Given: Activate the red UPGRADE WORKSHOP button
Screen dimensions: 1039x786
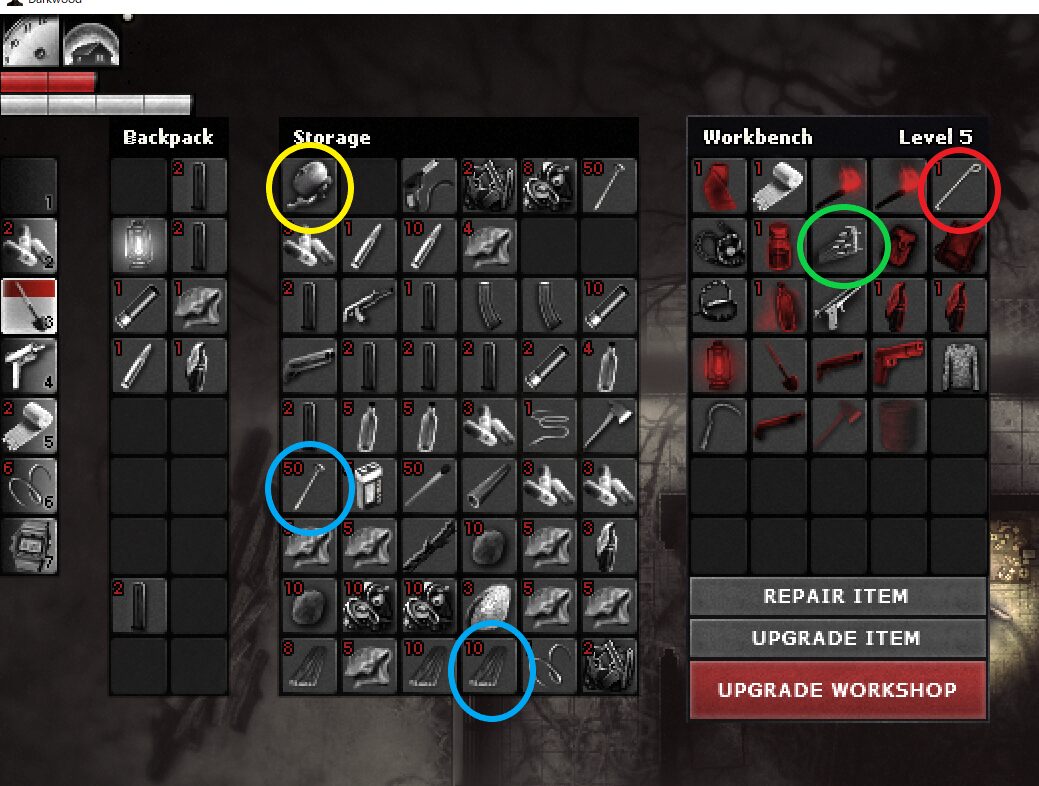Looking at the screenshot, I should 836,690.
